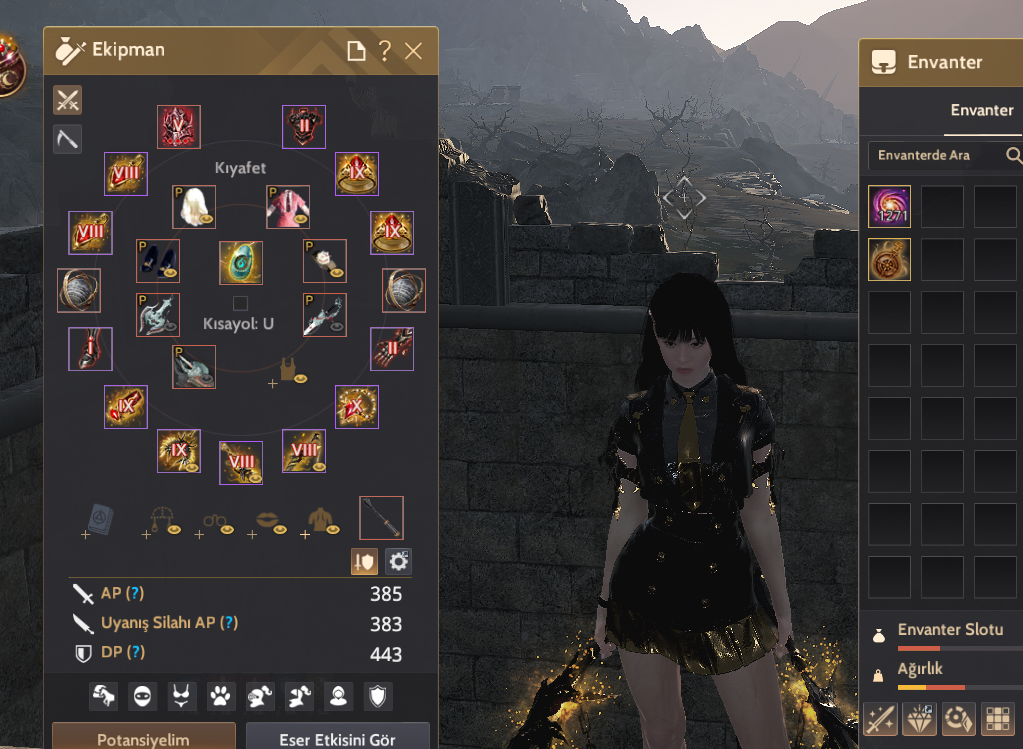This screenshot has height=749, width=1023.
Task: Close the Ekipman window
Action: (x=413, y=51)
